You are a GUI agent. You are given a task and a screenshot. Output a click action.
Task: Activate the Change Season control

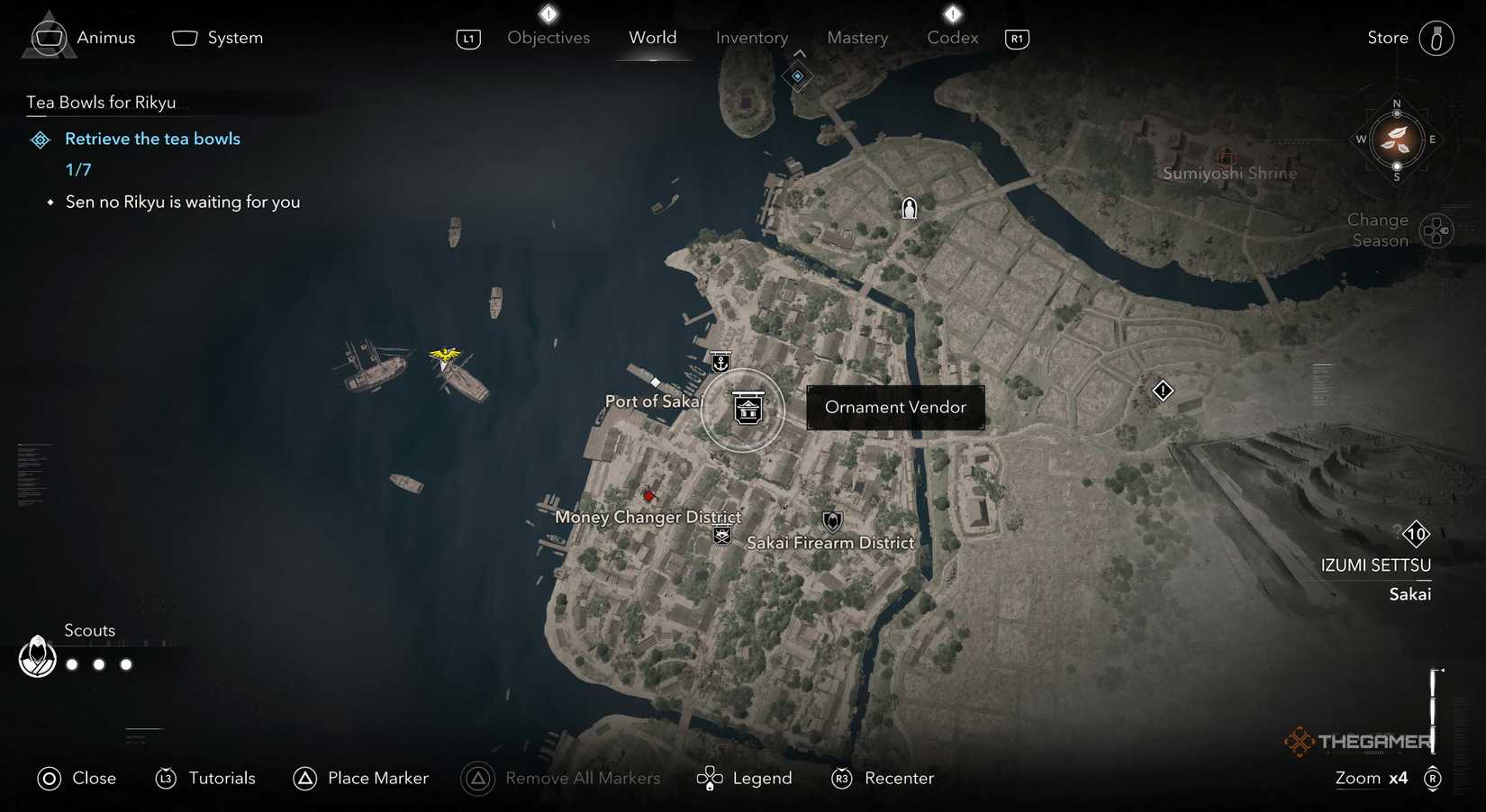pos(1436,230)
